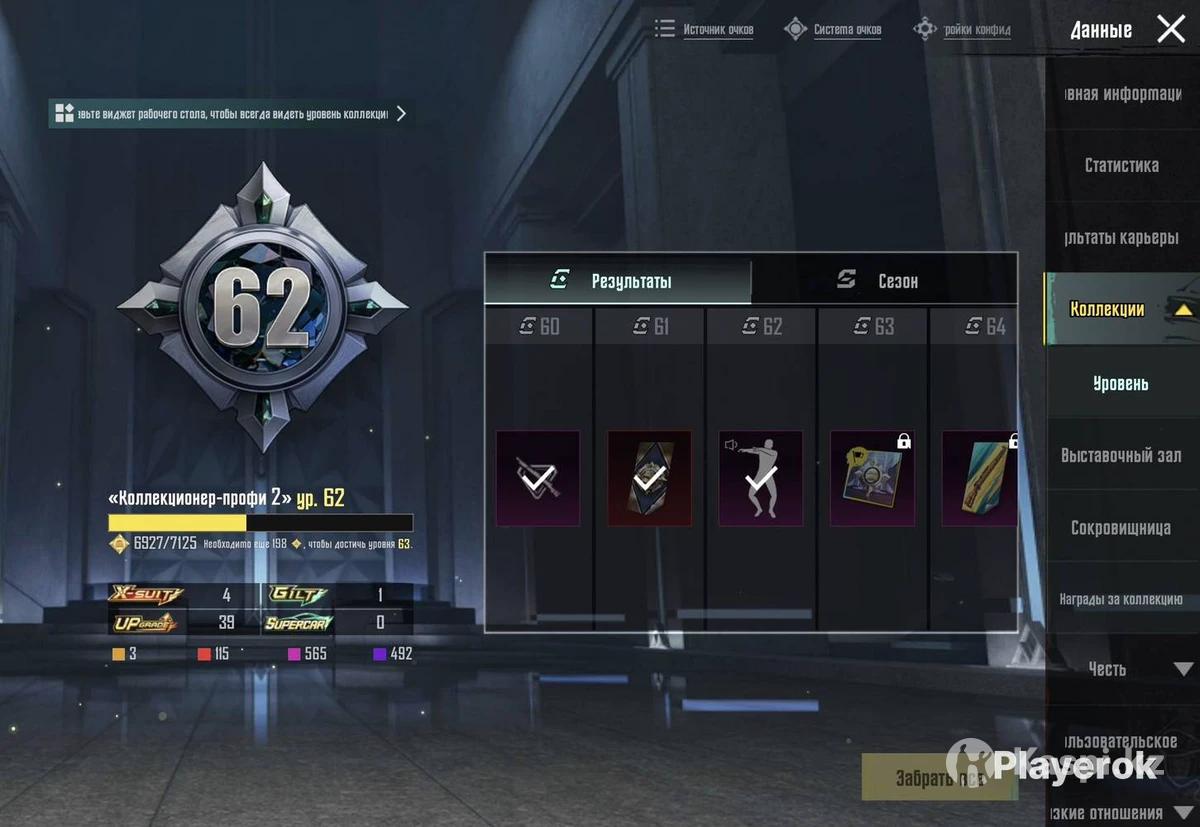
Task: Switch to the Сезон tab
Action: (884, 280)
